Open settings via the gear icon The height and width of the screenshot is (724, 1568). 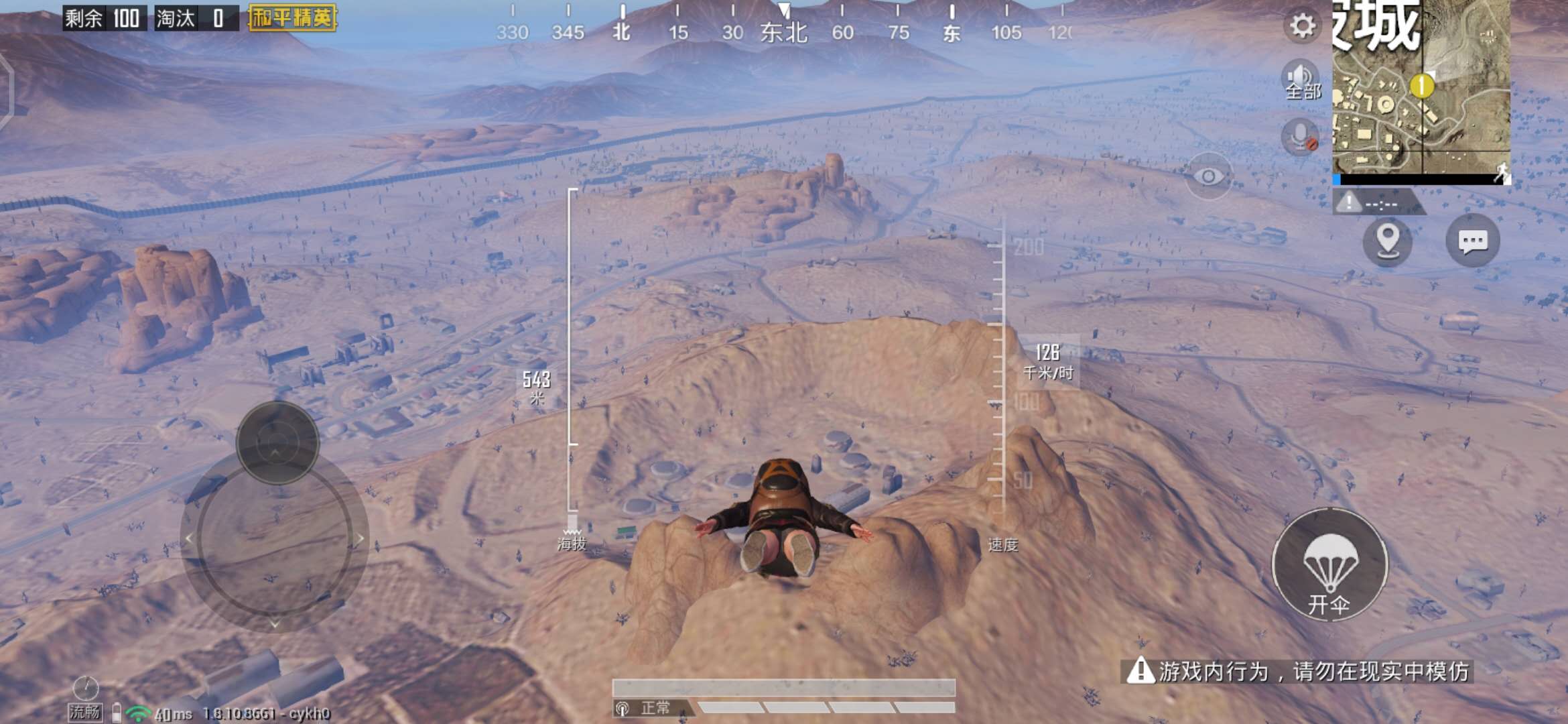point(1302,26)
